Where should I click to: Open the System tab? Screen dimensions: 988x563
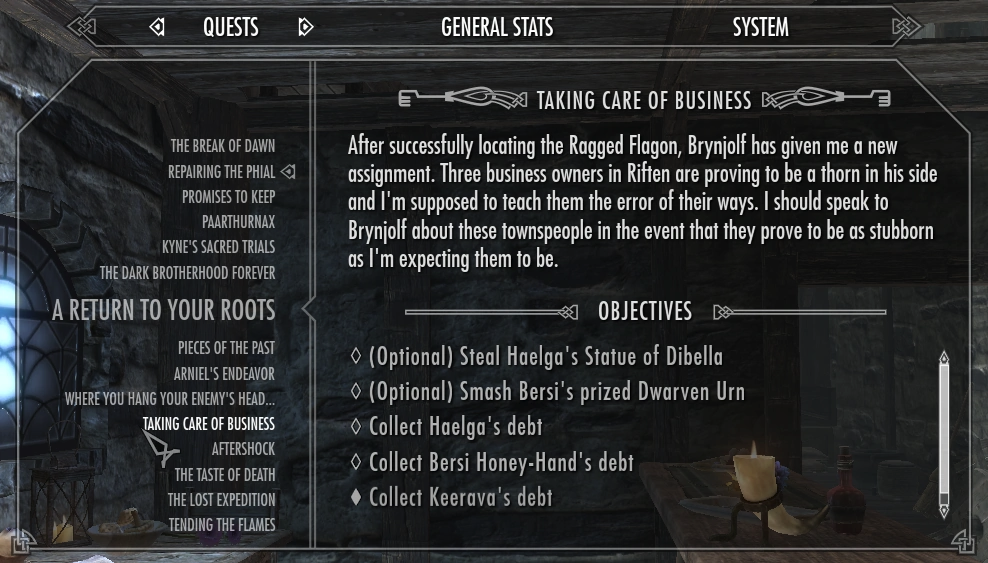click(x=760, y=28)
